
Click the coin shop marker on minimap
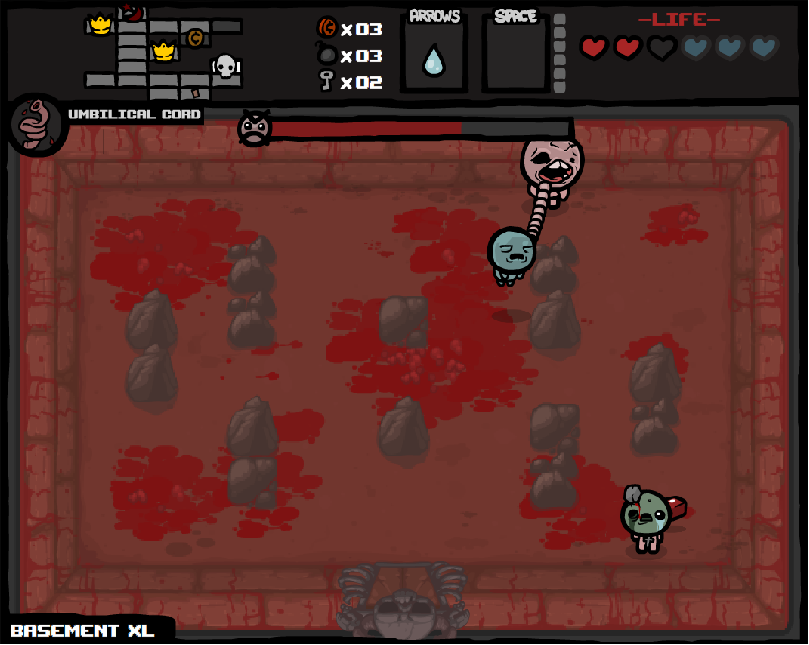pyautogui.click(x=195, y=38)
